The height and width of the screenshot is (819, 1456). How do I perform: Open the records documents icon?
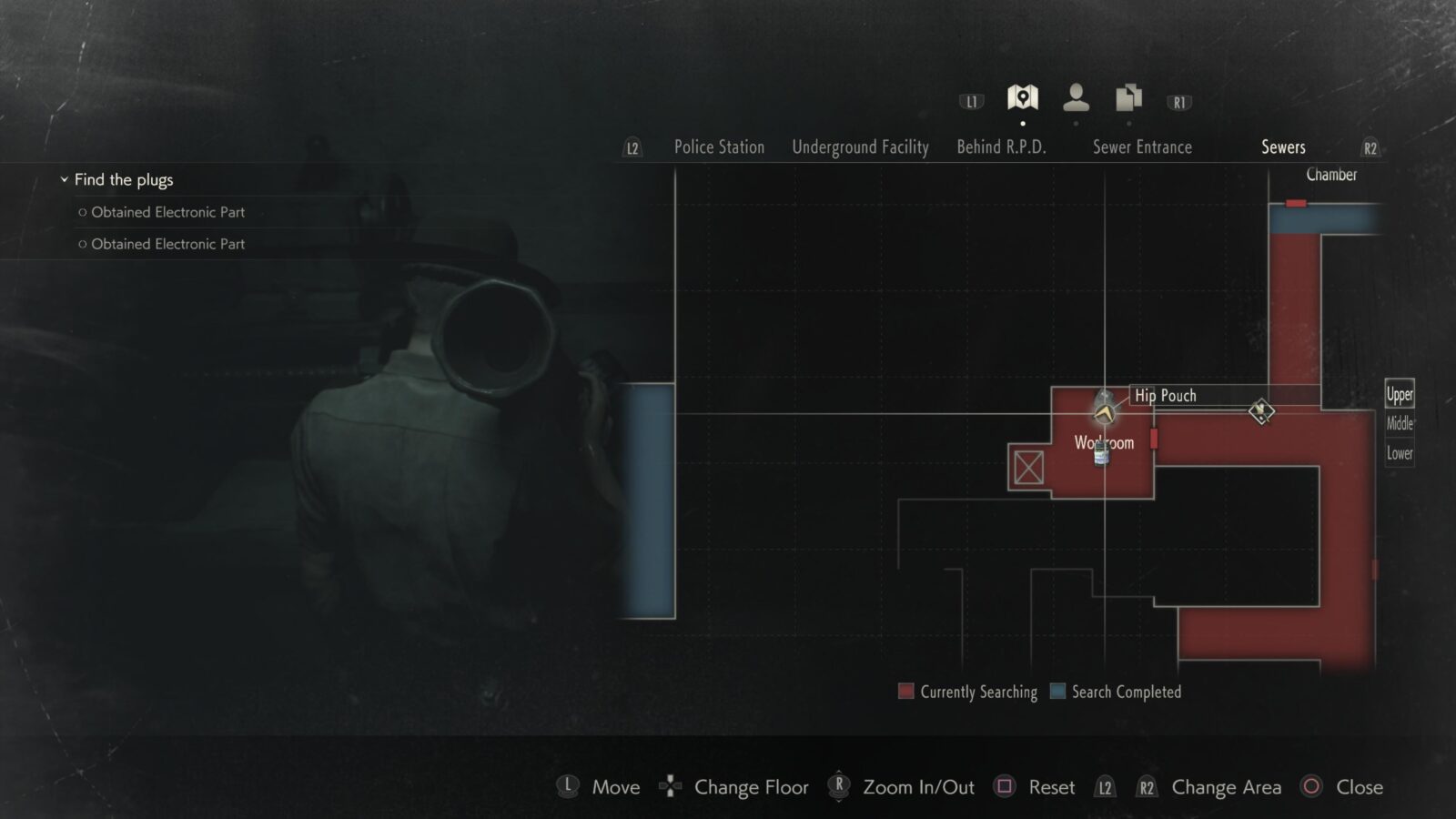click(1127, 96)
